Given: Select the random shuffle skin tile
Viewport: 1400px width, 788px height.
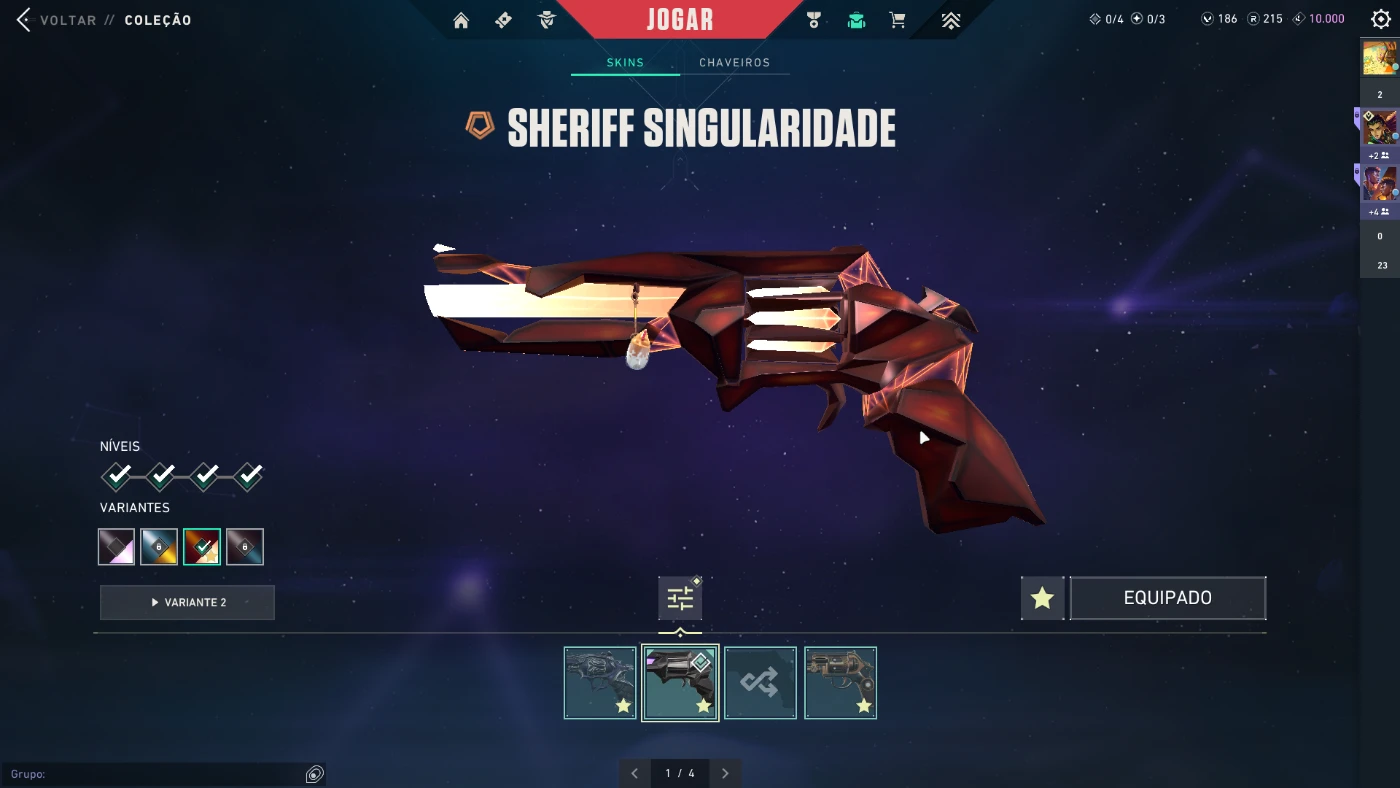Looking at the screenshot, I should click(760, 683).
